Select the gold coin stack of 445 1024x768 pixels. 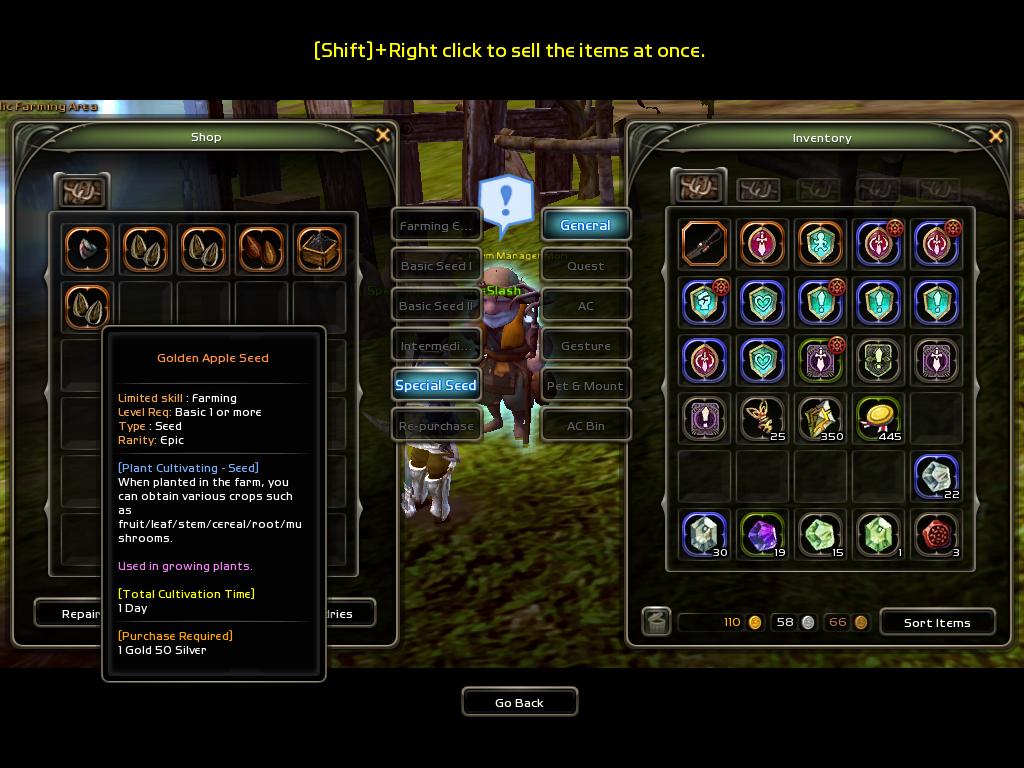(878, 418)
